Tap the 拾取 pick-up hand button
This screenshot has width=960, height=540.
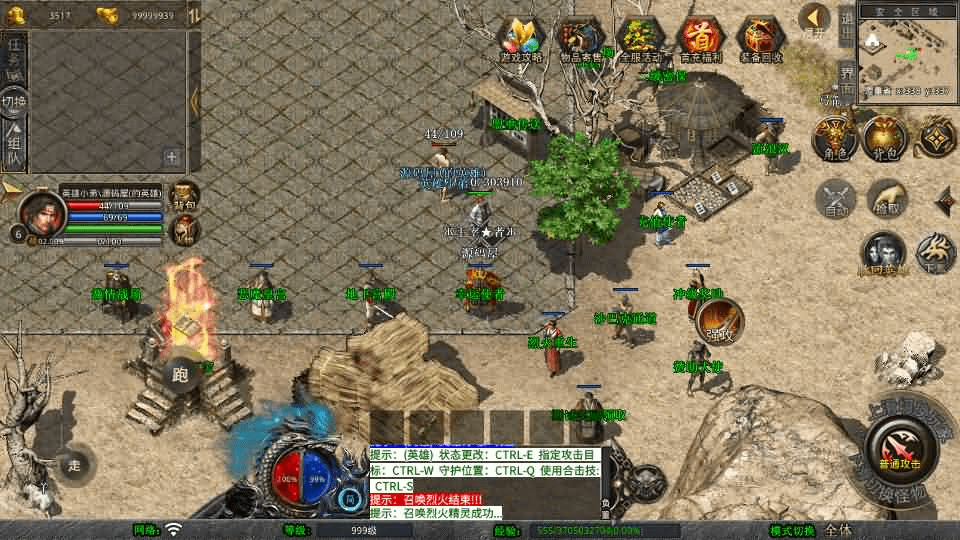pos(886,198)
